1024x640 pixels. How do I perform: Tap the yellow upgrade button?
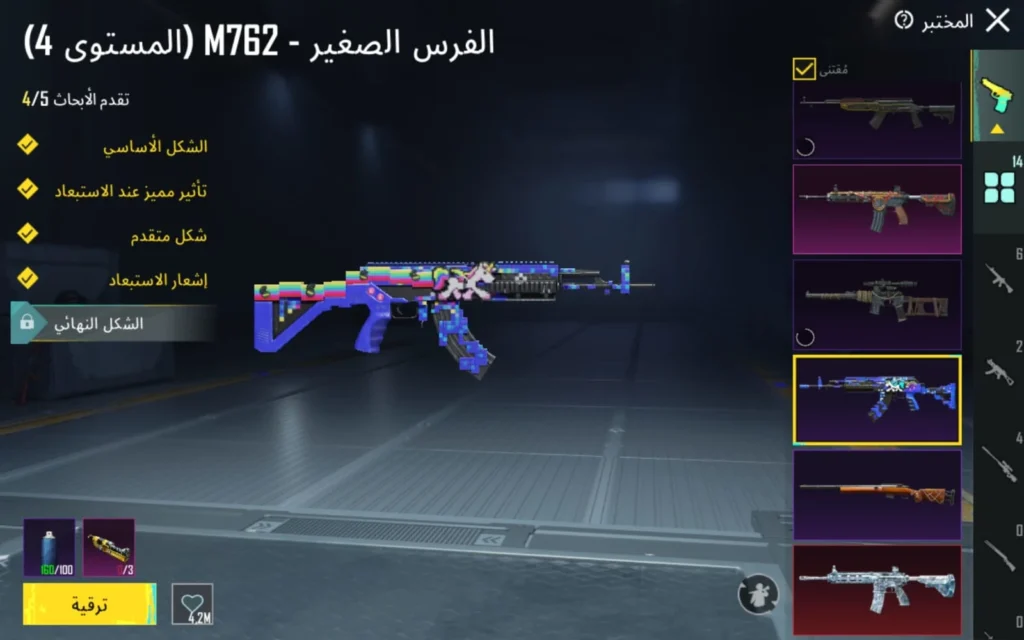coord(89,605)
